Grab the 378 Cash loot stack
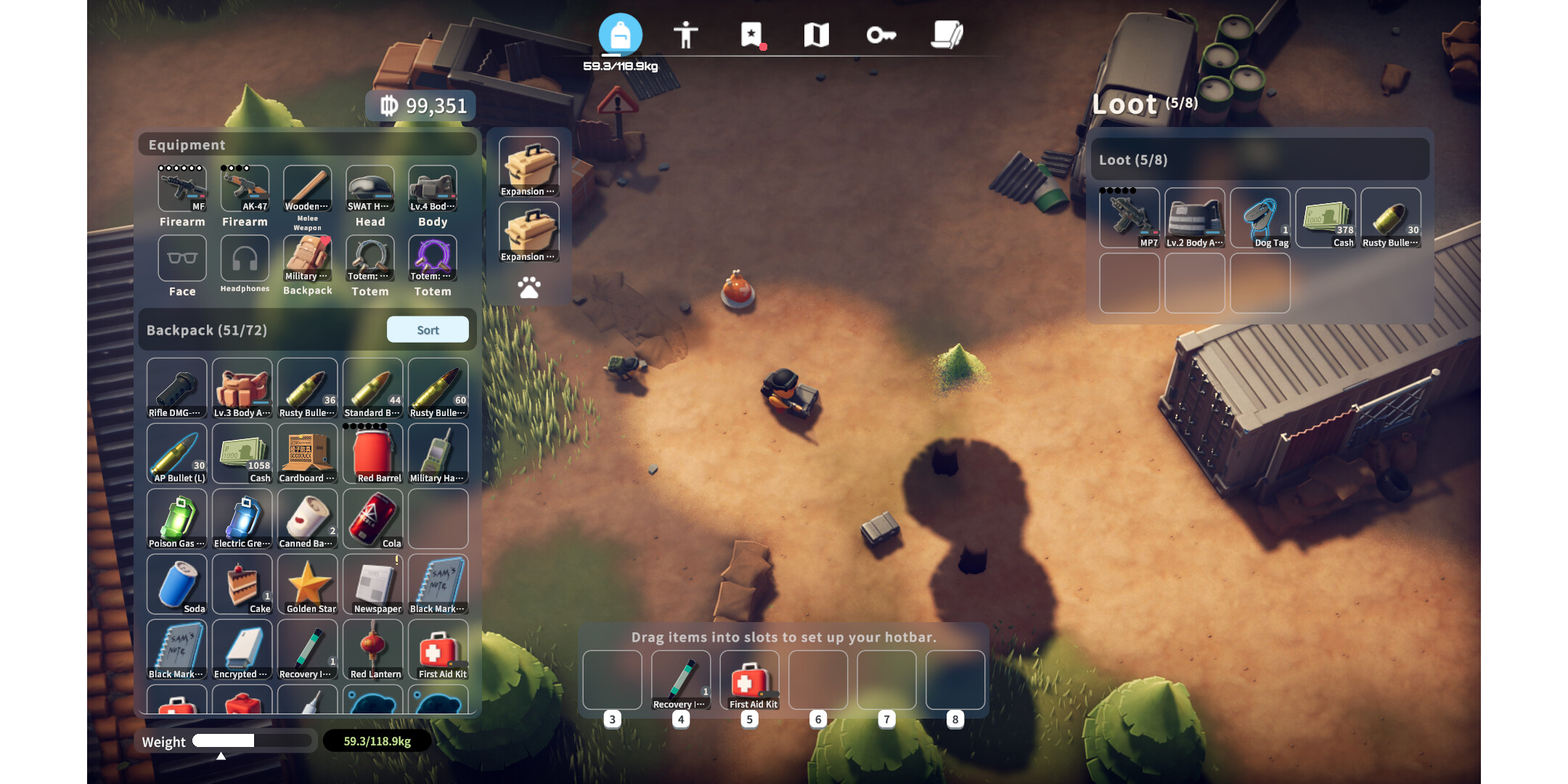1568x784 pixels. coord(1326,218)
